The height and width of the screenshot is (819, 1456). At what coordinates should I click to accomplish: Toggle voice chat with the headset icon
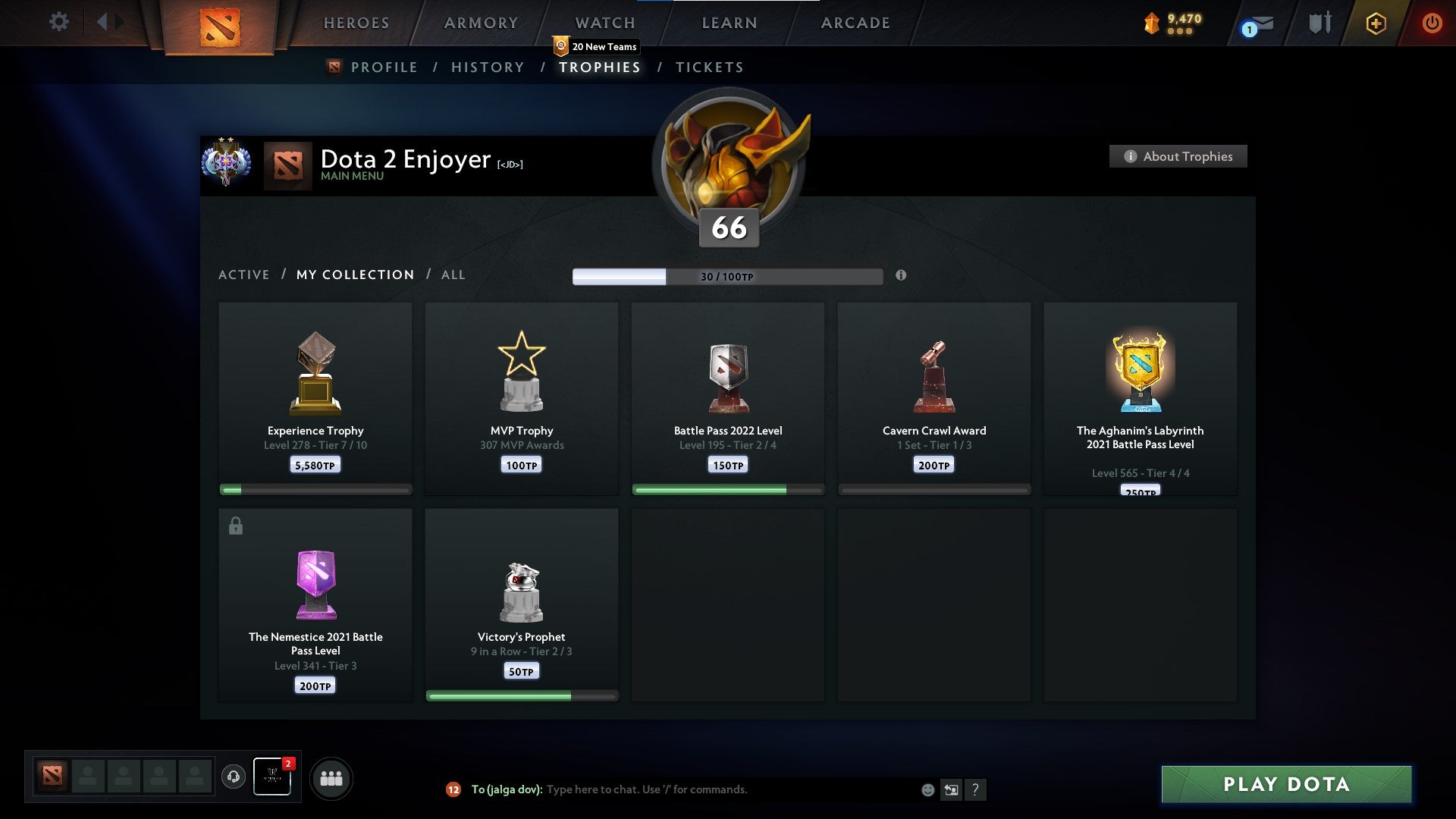[233, 777]
